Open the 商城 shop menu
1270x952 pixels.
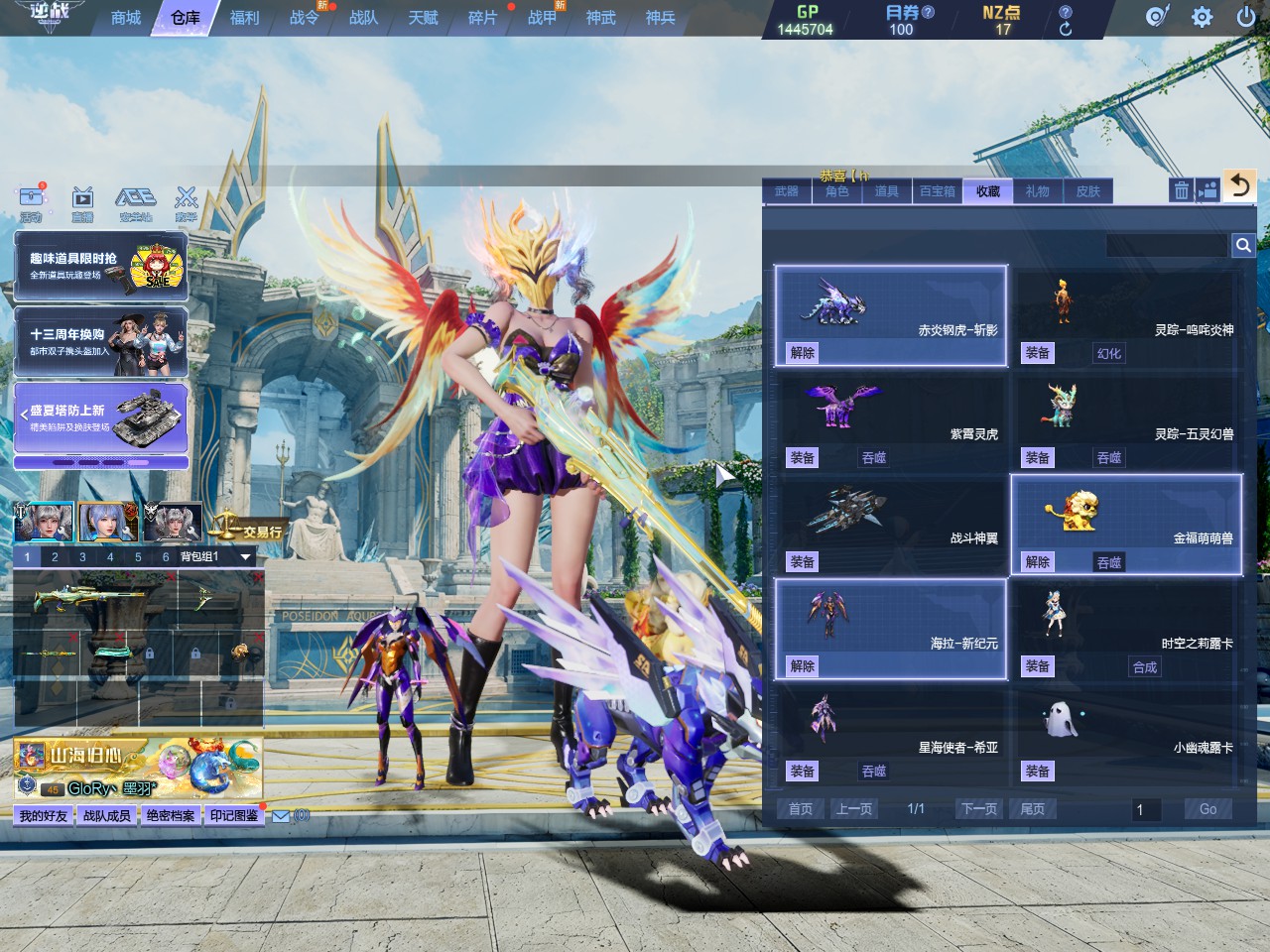126,18
